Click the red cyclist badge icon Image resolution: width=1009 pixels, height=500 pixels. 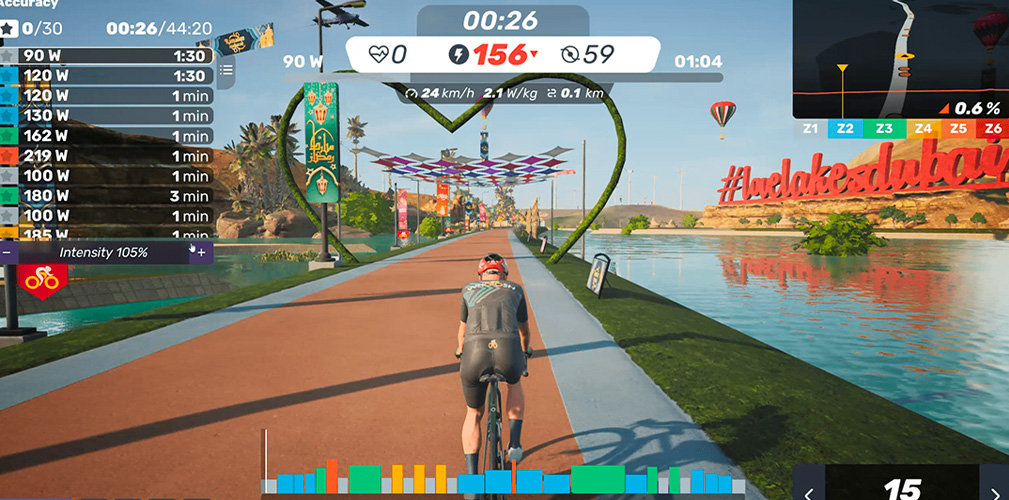(42, 280)
